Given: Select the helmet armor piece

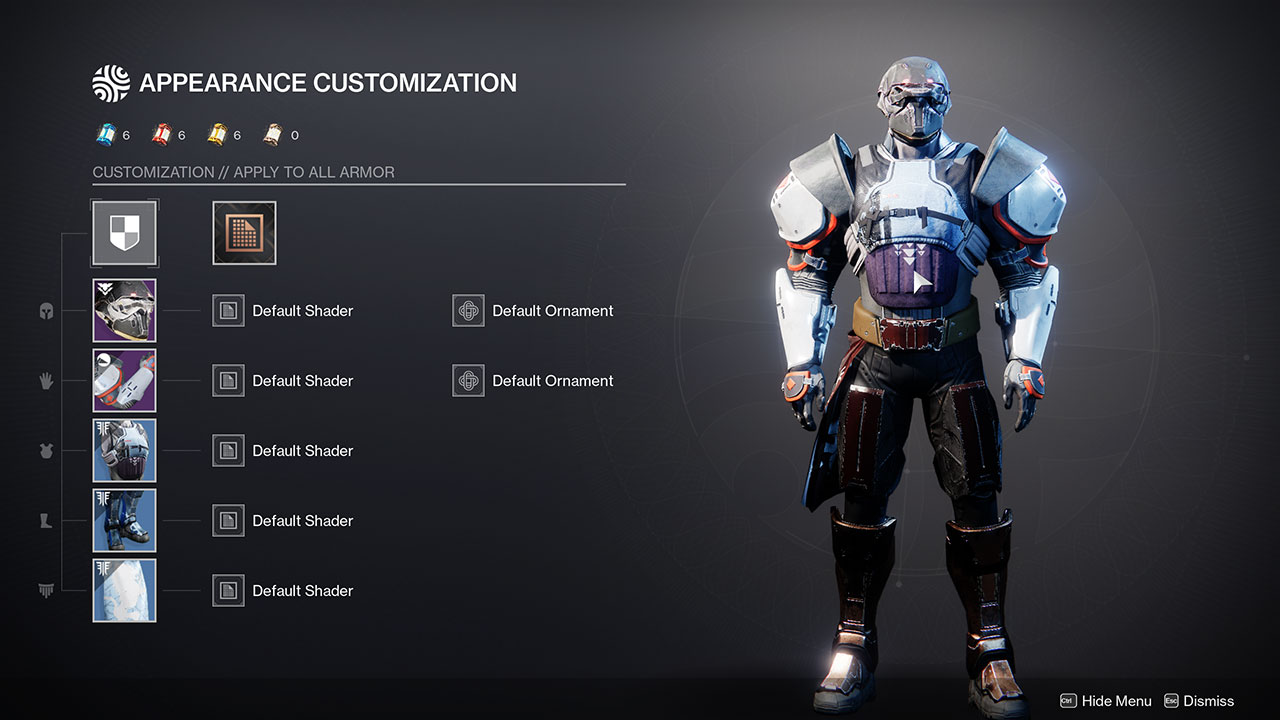Looking at the screenshot, I should [125, 311].
